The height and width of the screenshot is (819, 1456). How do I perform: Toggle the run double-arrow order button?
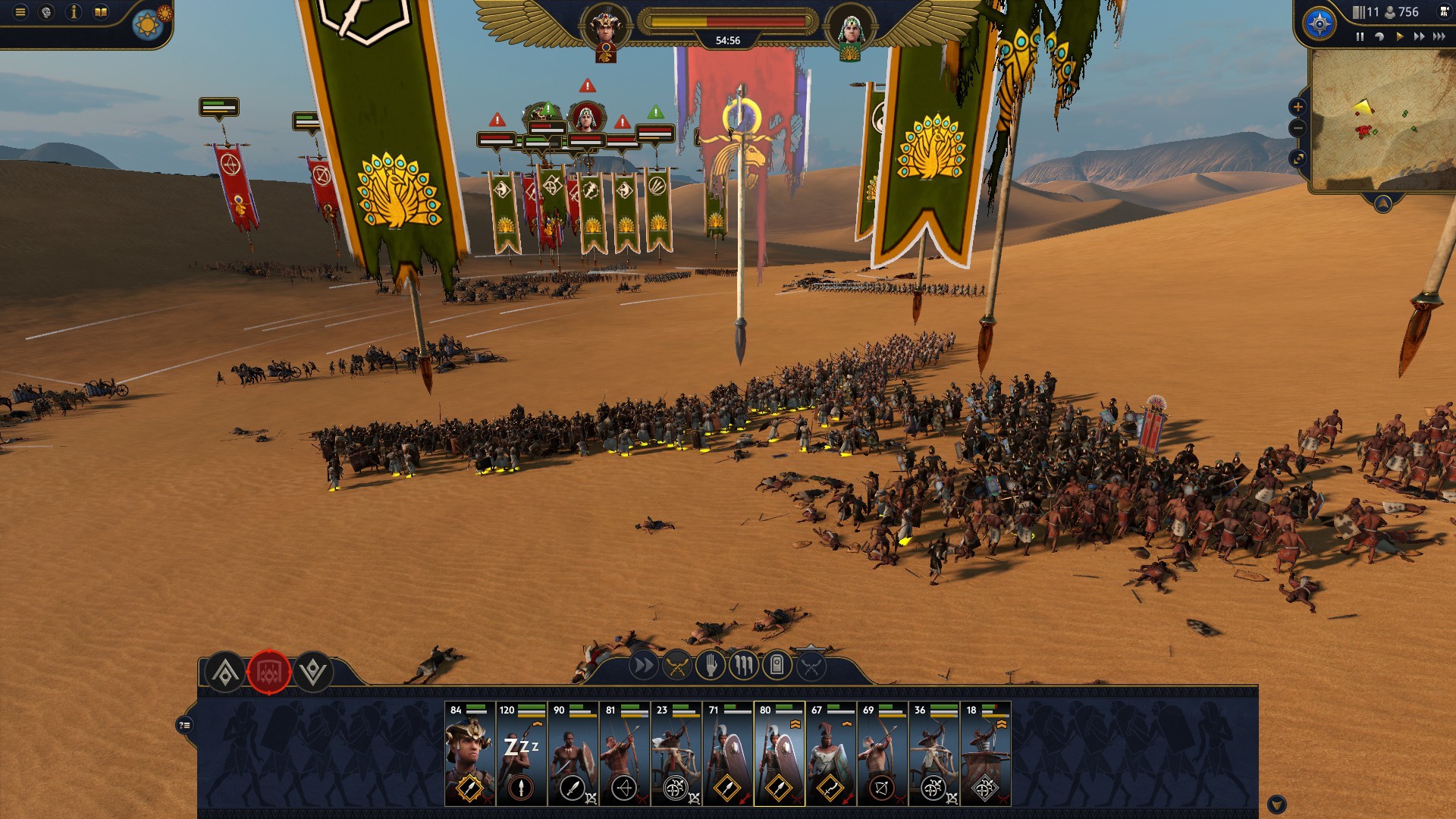[643, 667]
